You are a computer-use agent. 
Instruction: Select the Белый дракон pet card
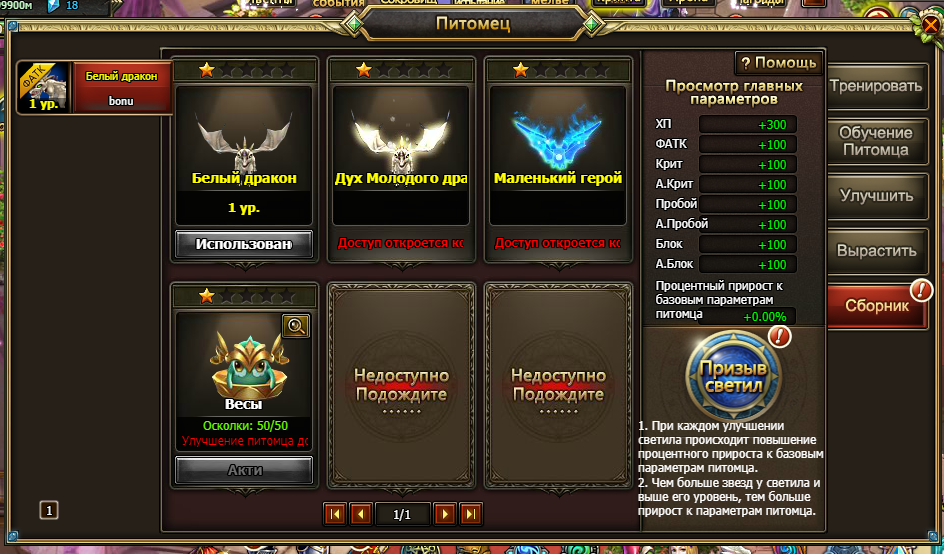pyautogui.click(x=244, y=150)
